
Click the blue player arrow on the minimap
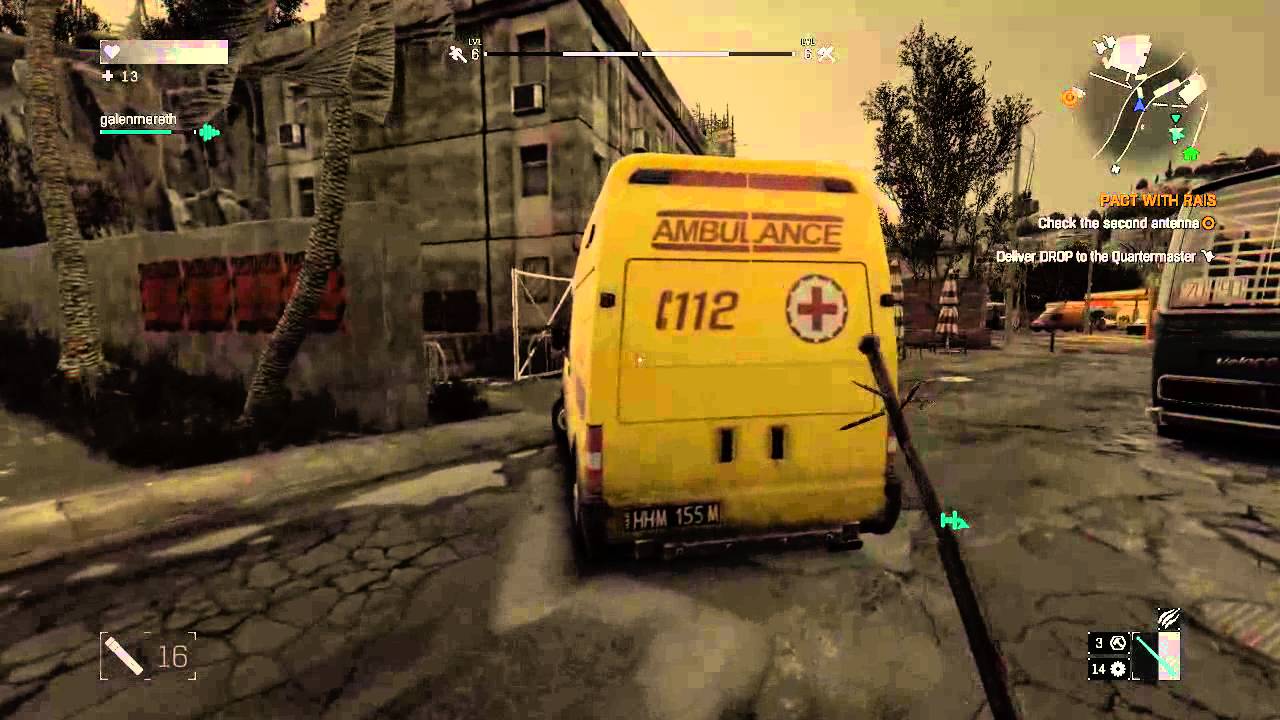coord(1140,103)
